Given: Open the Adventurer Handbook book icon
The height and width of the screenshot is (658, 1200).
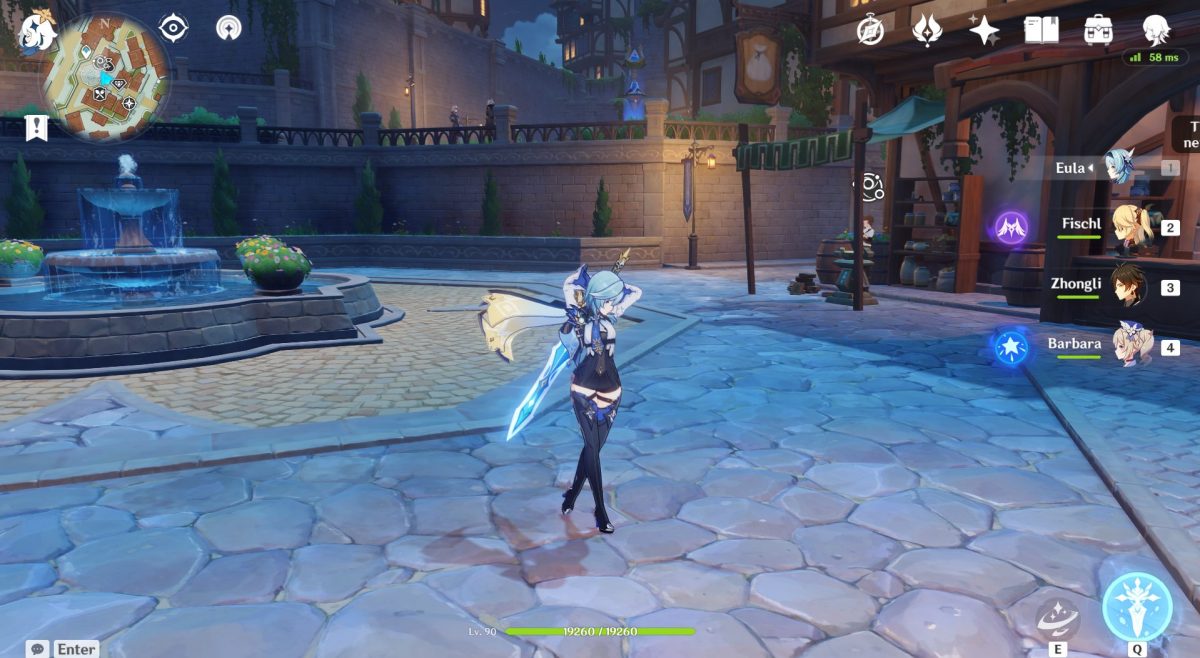Looking at the screenshot, I should [x=1041, y=30].
